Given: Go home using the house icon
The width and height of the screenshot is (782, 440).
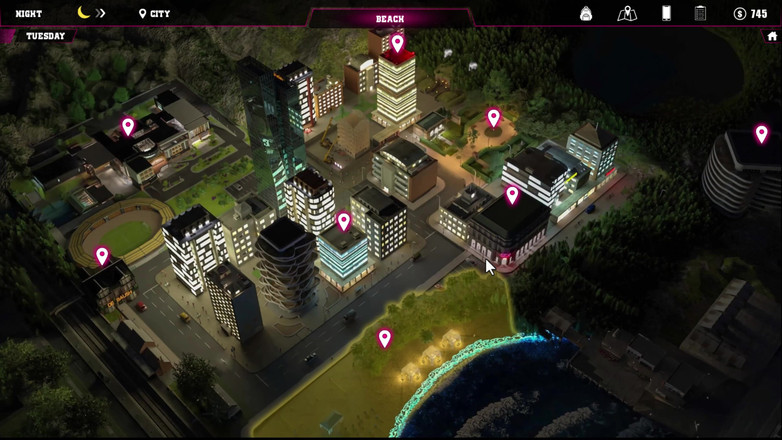Looking at the screenshot, I should pos(771,36).
